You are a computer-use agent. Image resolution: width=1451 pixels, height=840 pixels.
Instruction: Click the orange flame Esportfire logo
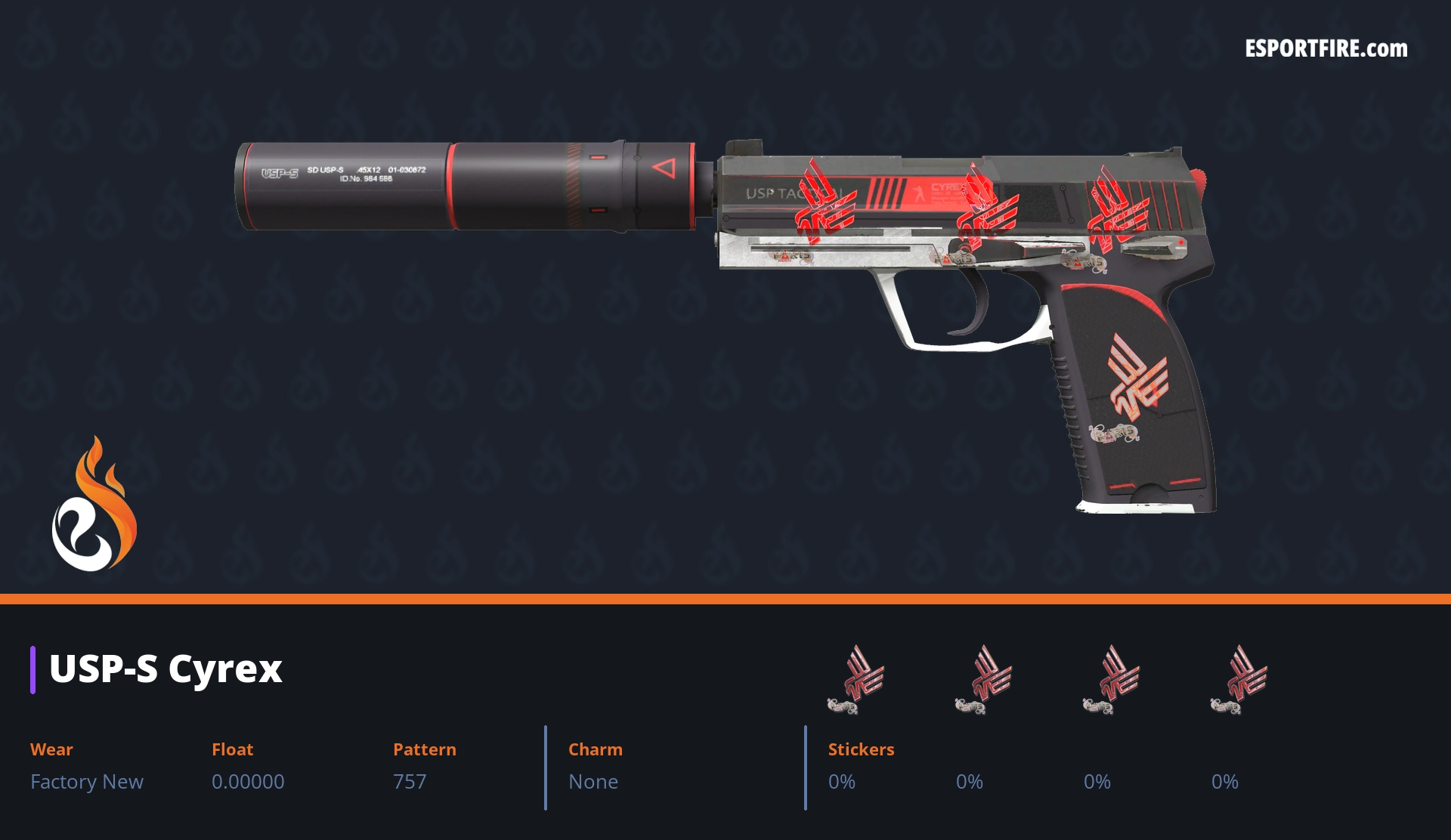(94, 505)
